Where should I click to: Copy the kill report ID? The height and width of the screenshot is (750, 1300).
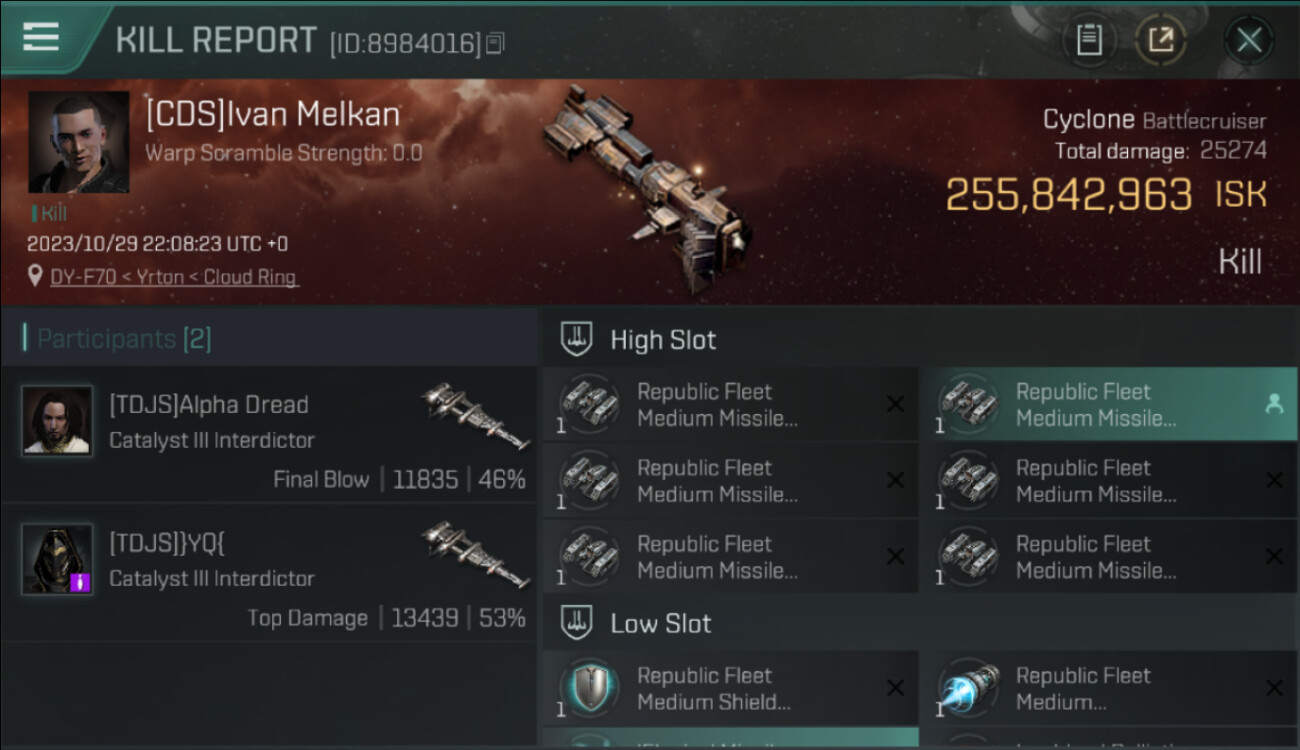point(496,43)
